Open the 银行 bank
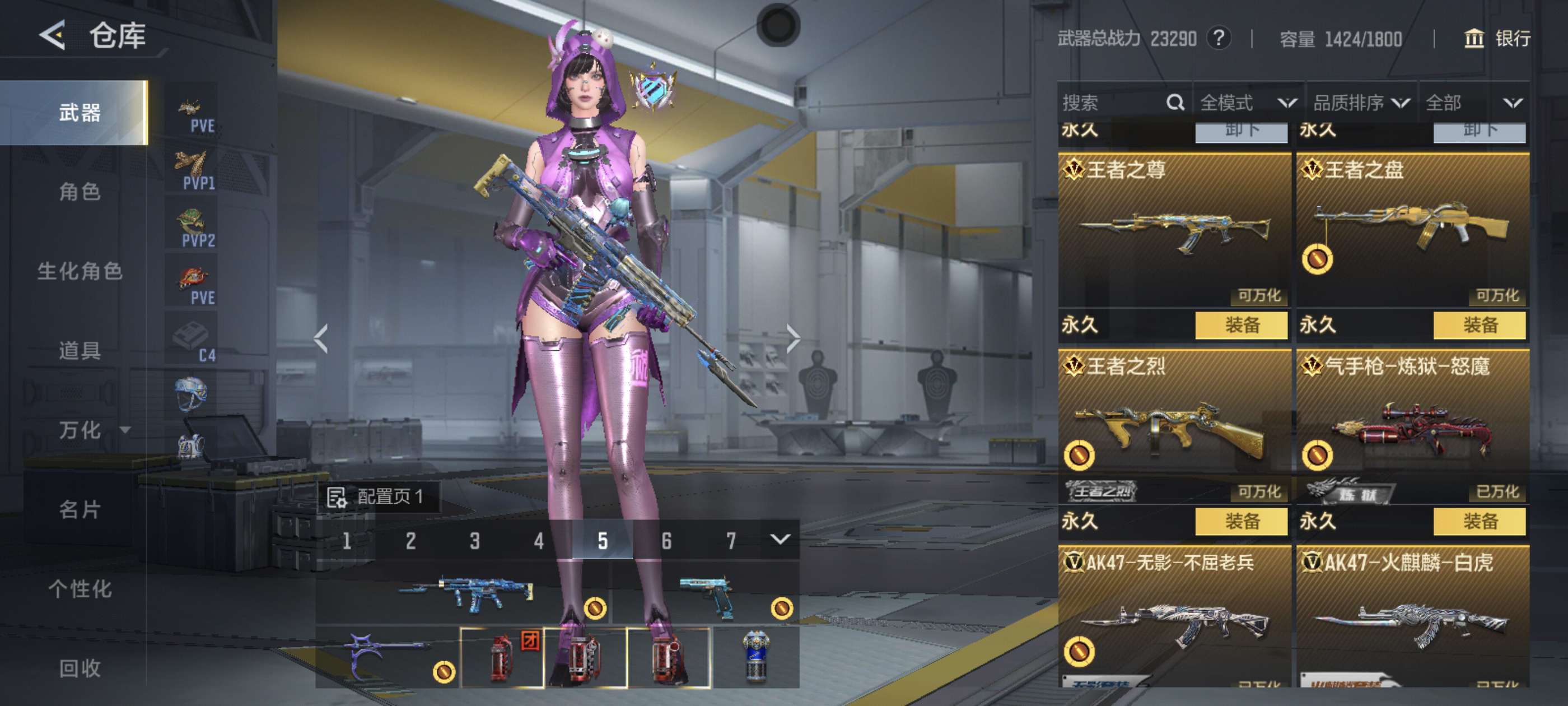 (1498, 39)
